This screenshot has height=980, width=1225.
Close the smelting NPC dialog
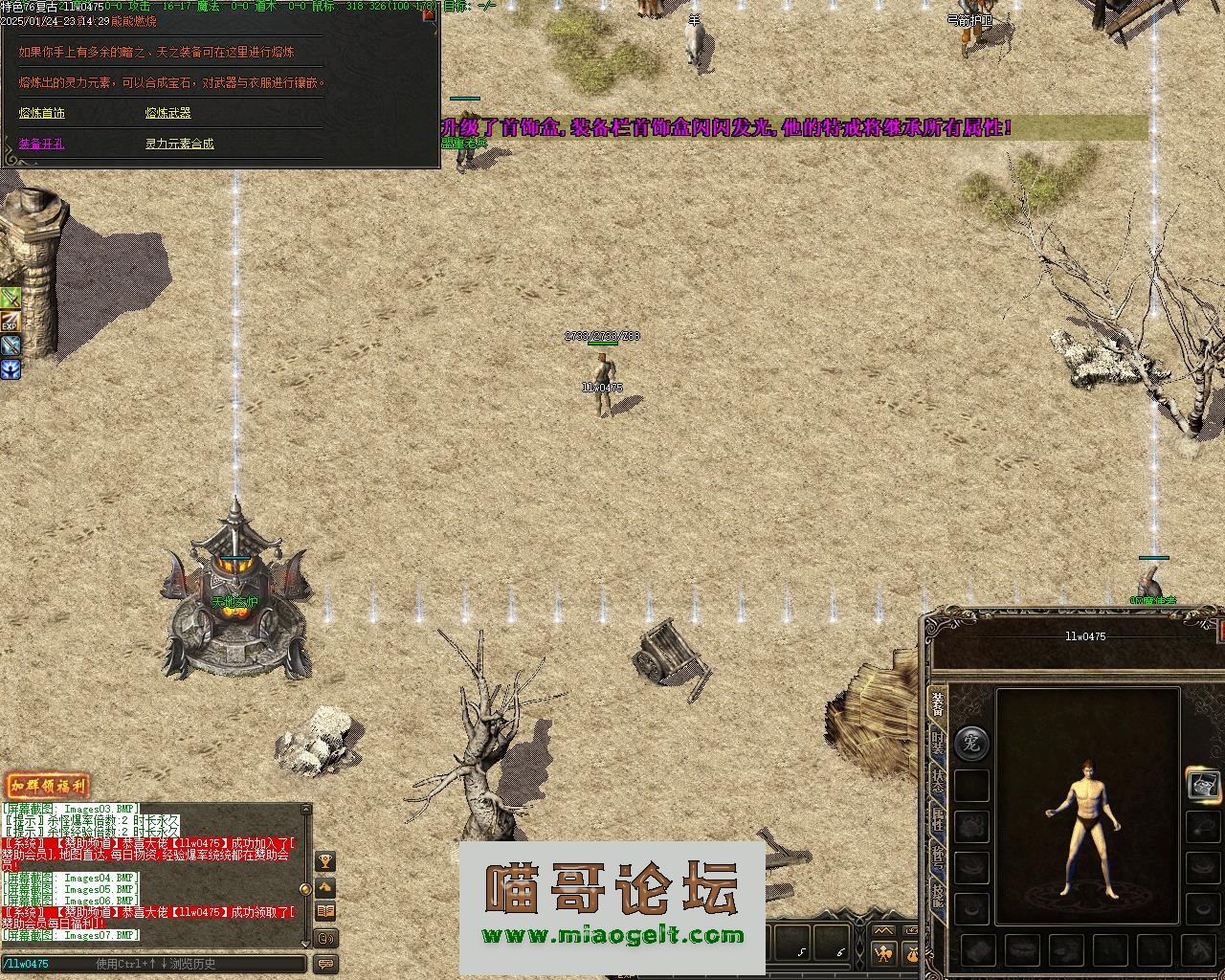click(429, 14)
